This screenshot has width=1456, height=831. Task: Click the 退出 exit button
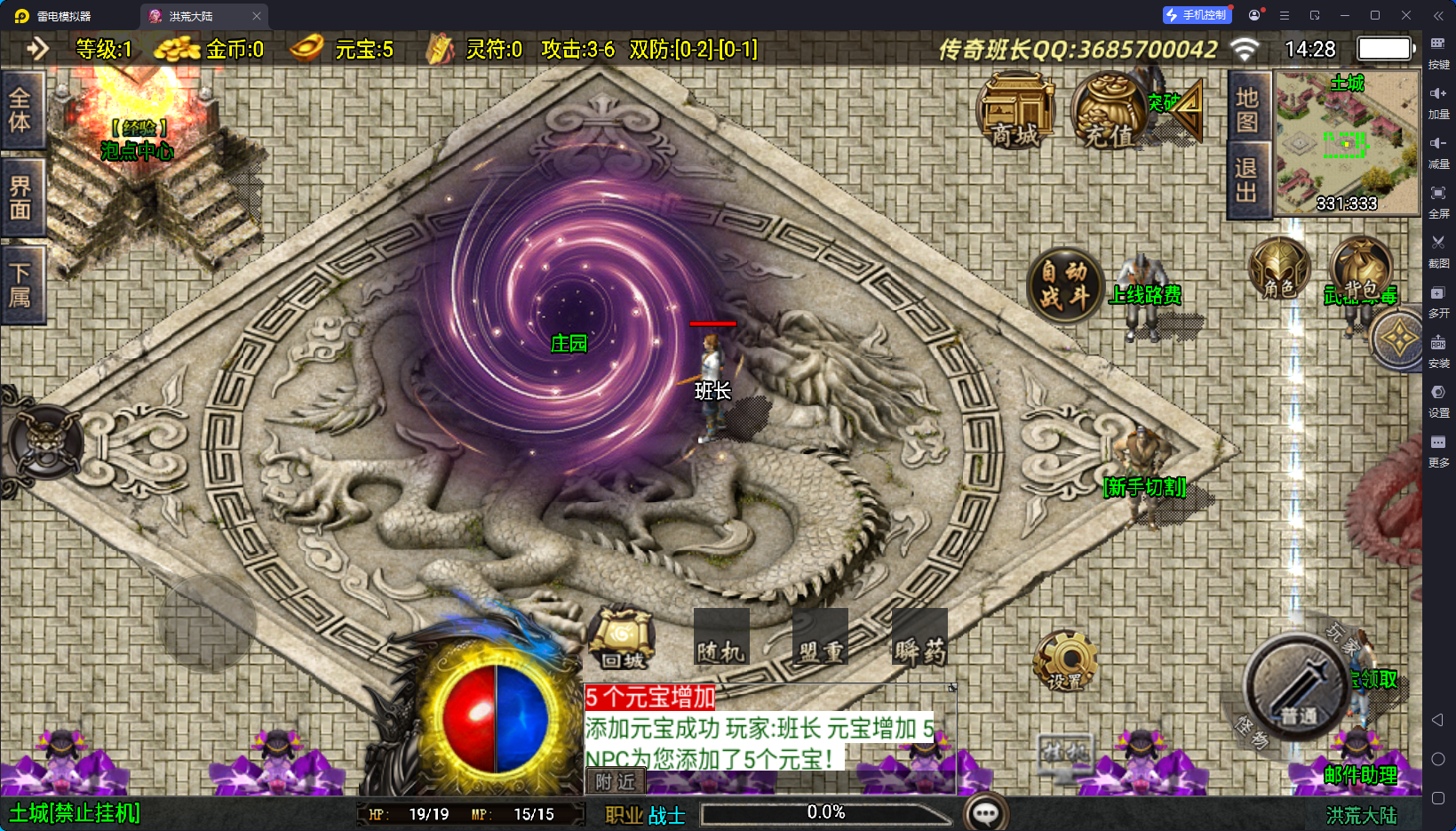click(1247, 180)
